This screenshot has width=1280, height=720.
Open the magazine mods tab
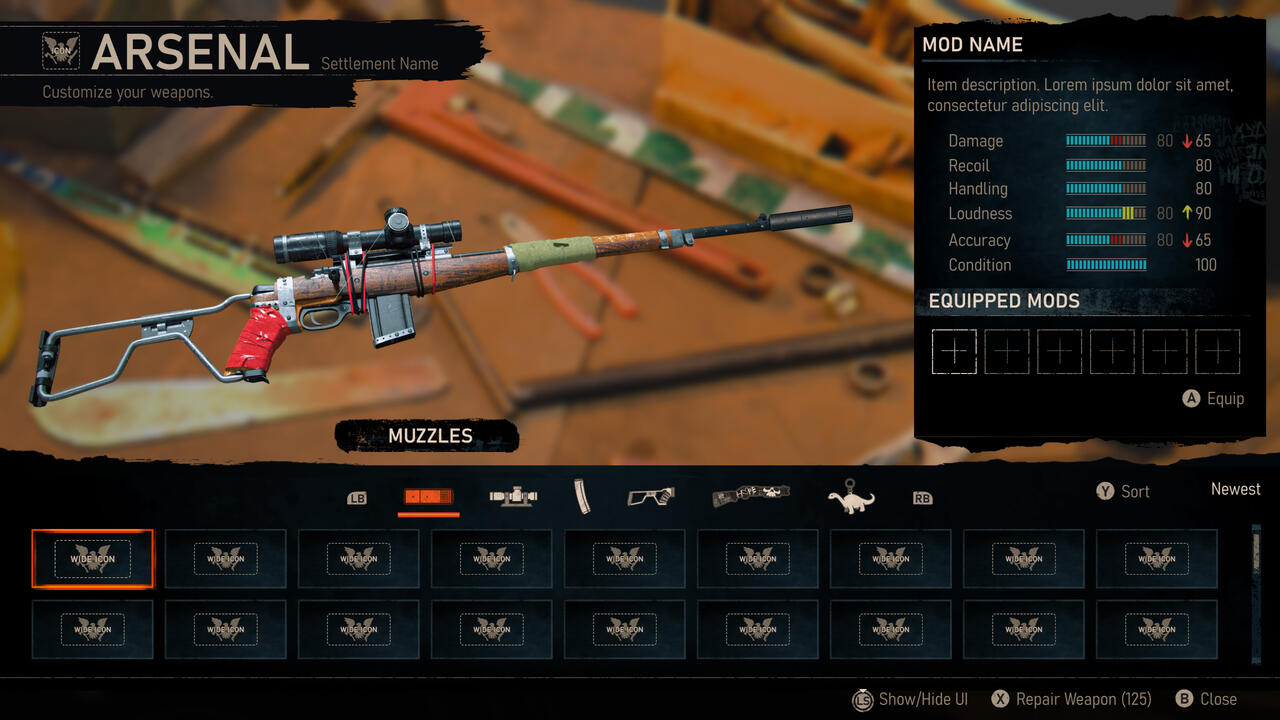582,496
